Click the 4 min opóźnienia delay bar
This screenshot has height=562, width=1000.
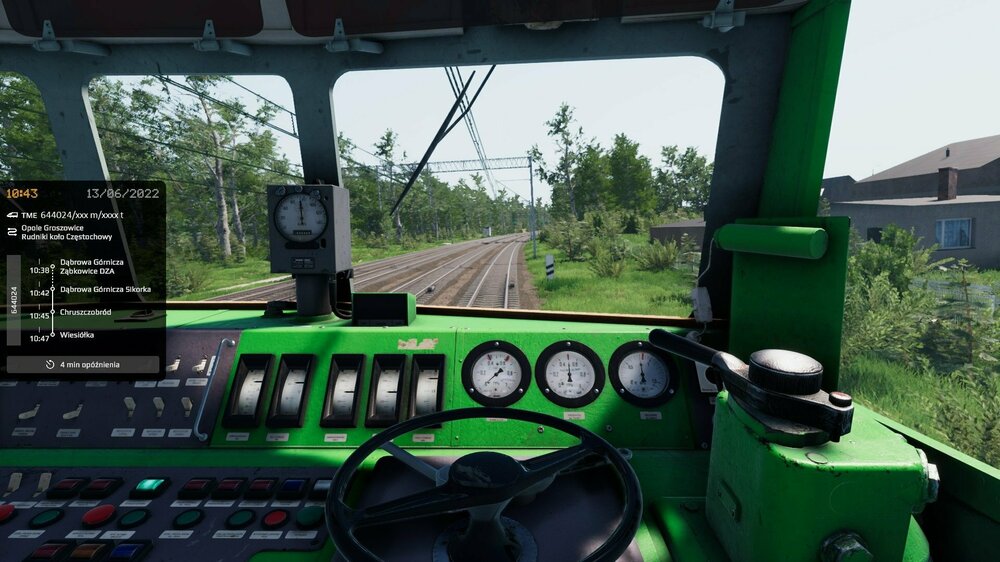pos(83,365)
